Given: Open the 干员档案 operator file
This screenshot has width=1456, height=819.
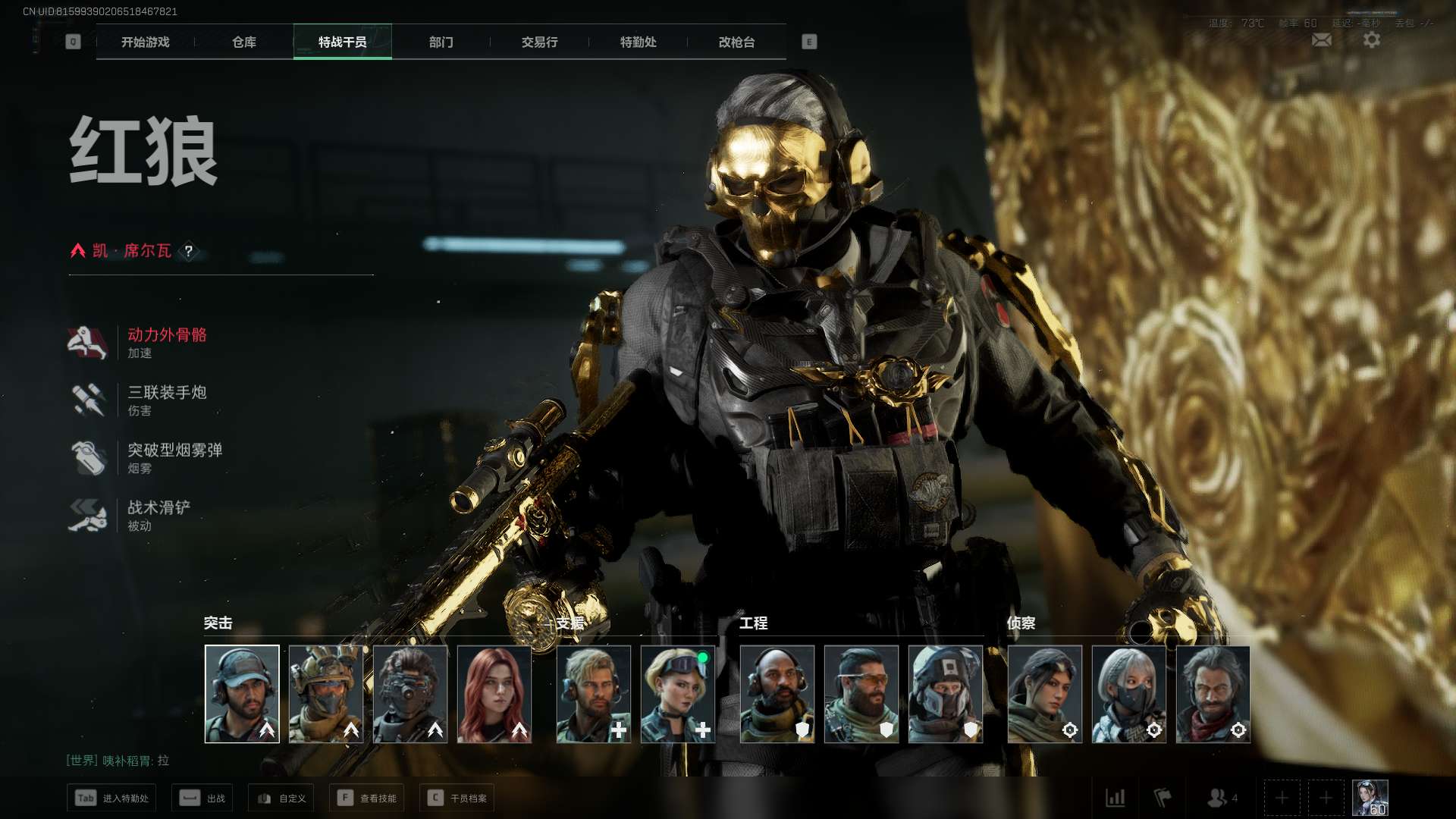Looking at the screenshot, I should [457, 798].
